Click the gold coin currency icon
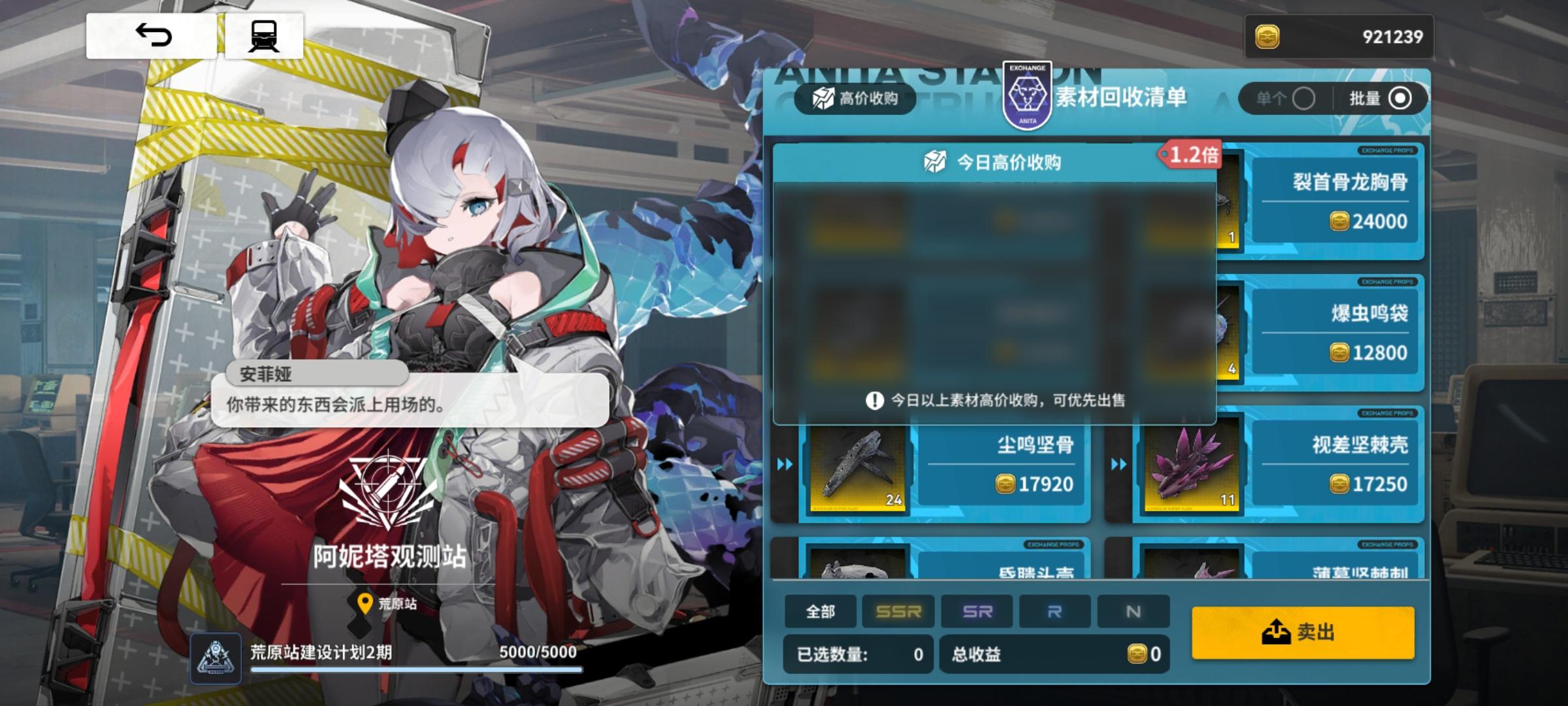Screen dimensions: 1568x706 (1268, 36)
